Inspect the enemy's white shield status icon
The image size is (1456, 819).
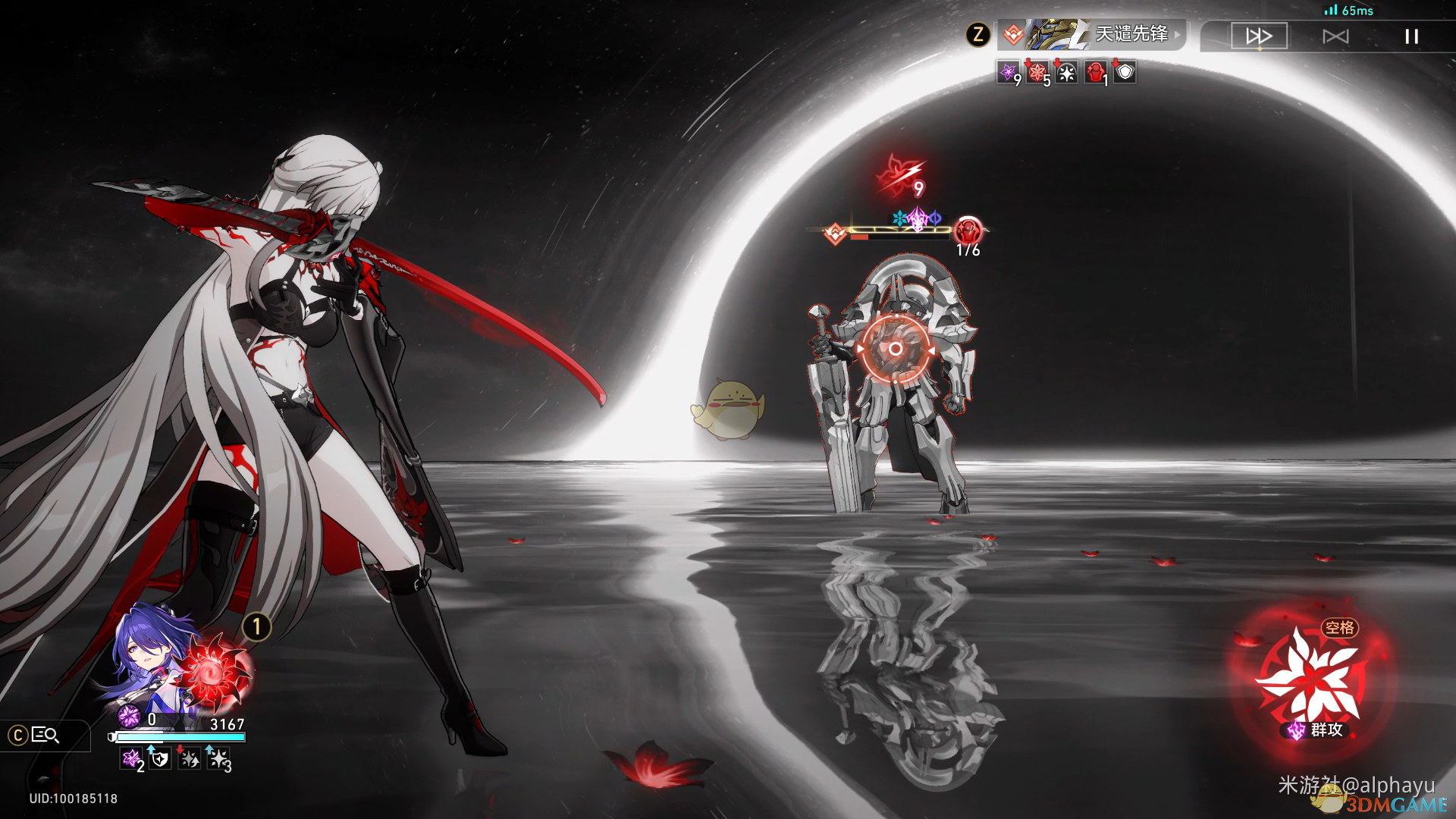coord(1125,73)
